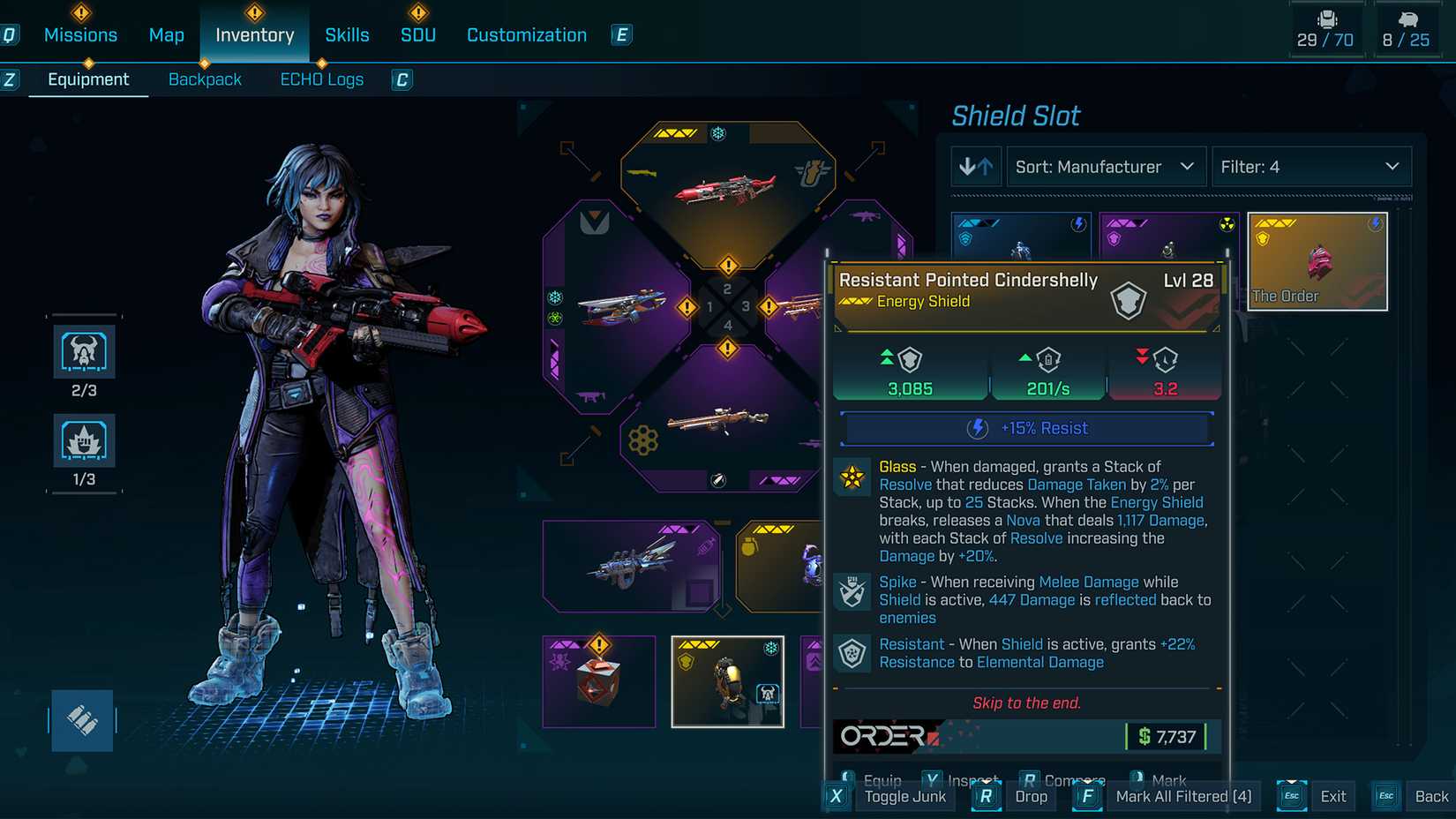This screenshot has width=1456, height=819.
Task: Select the ammo pouch icon bottom left
Action: coord(82,720)
